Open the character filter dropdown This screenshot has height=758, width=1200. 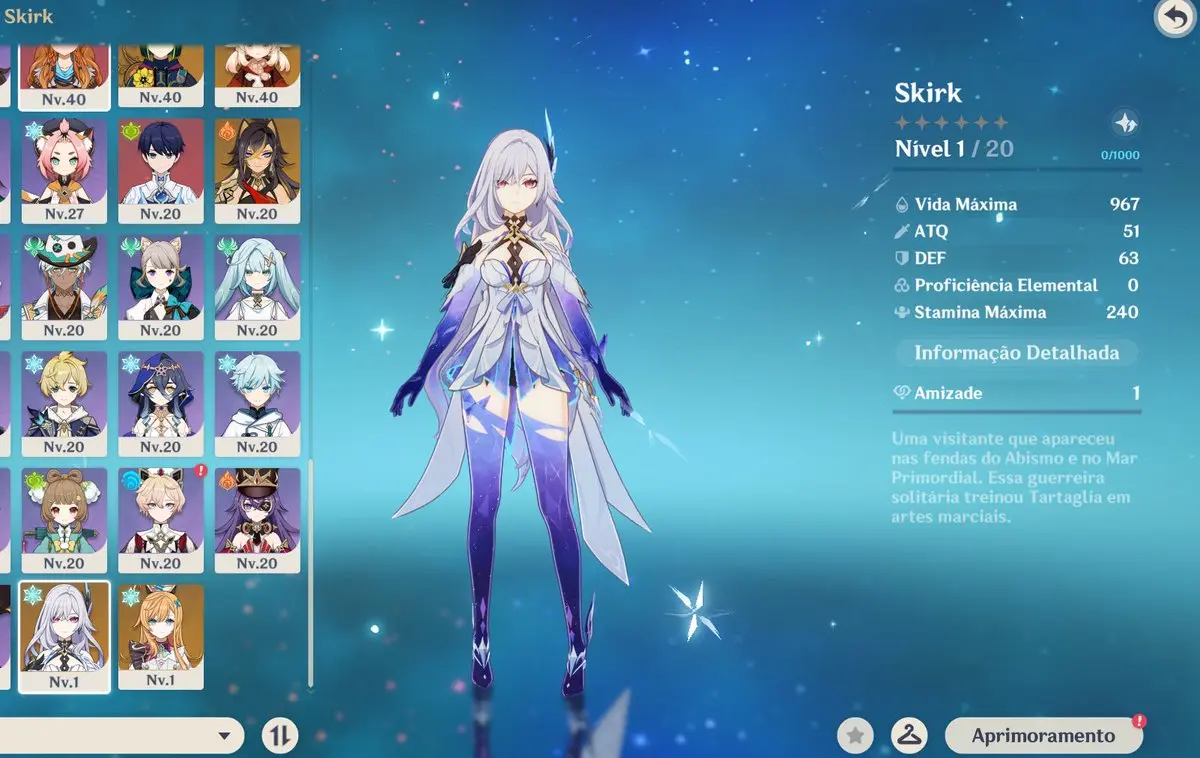coord(226,736)
